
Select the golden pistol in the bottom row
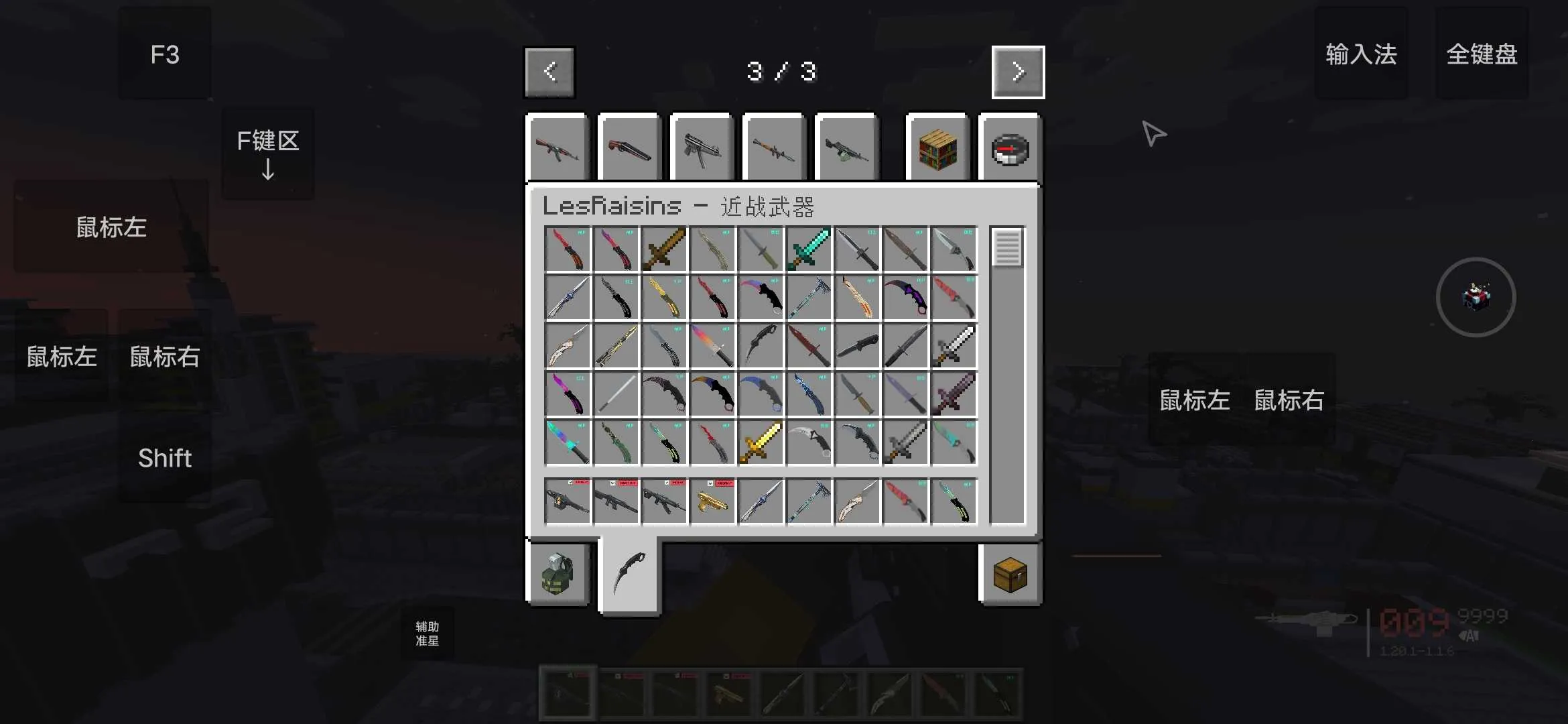click(x=712, y=501)
